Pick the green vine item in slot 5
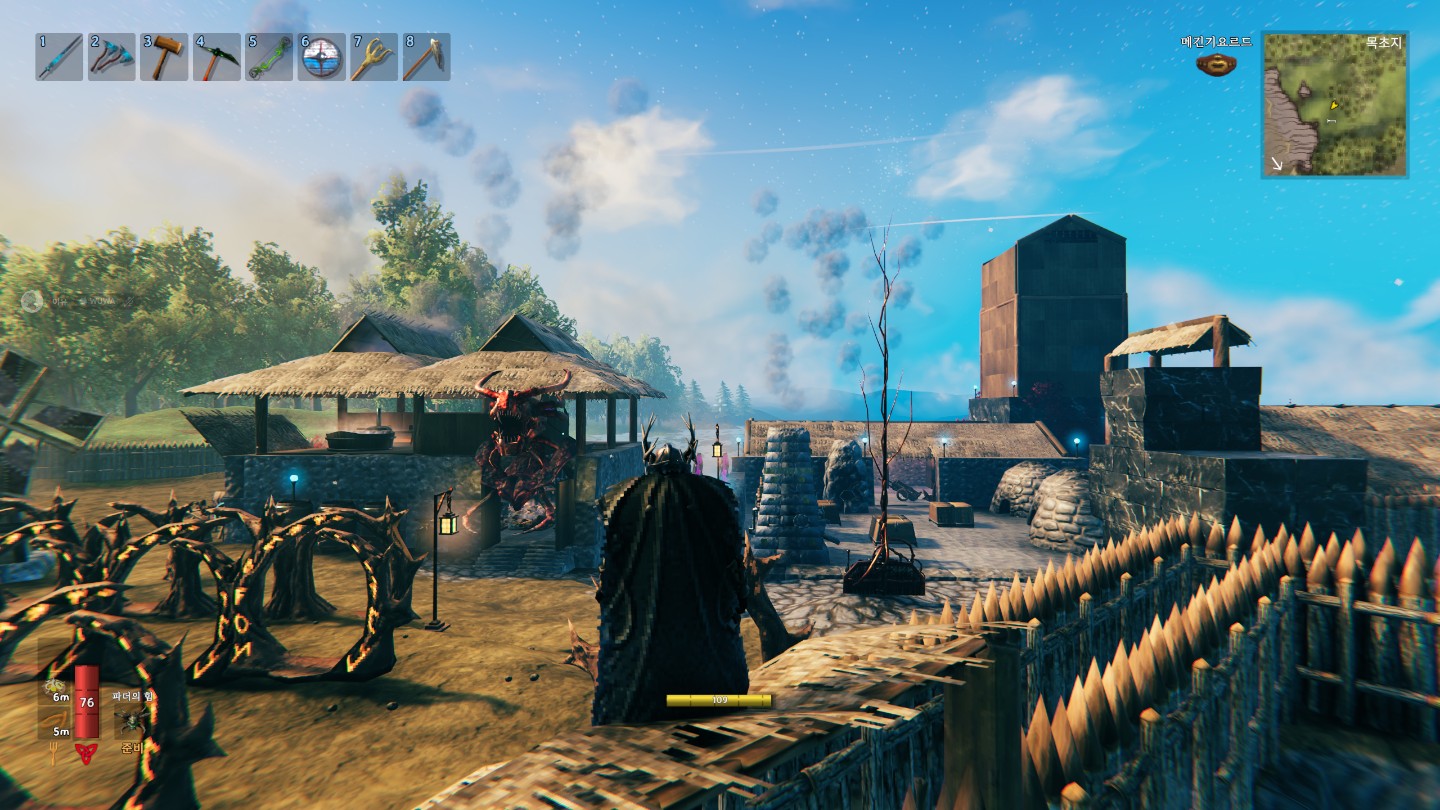The height and width of the screenshot is (810, 1440). (269, 57)
